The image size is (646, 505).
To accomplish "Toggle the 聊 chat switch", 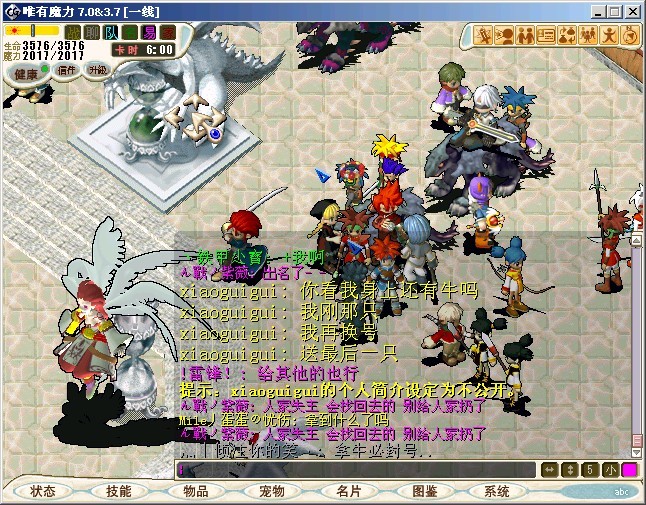I will tap(92, 32).
